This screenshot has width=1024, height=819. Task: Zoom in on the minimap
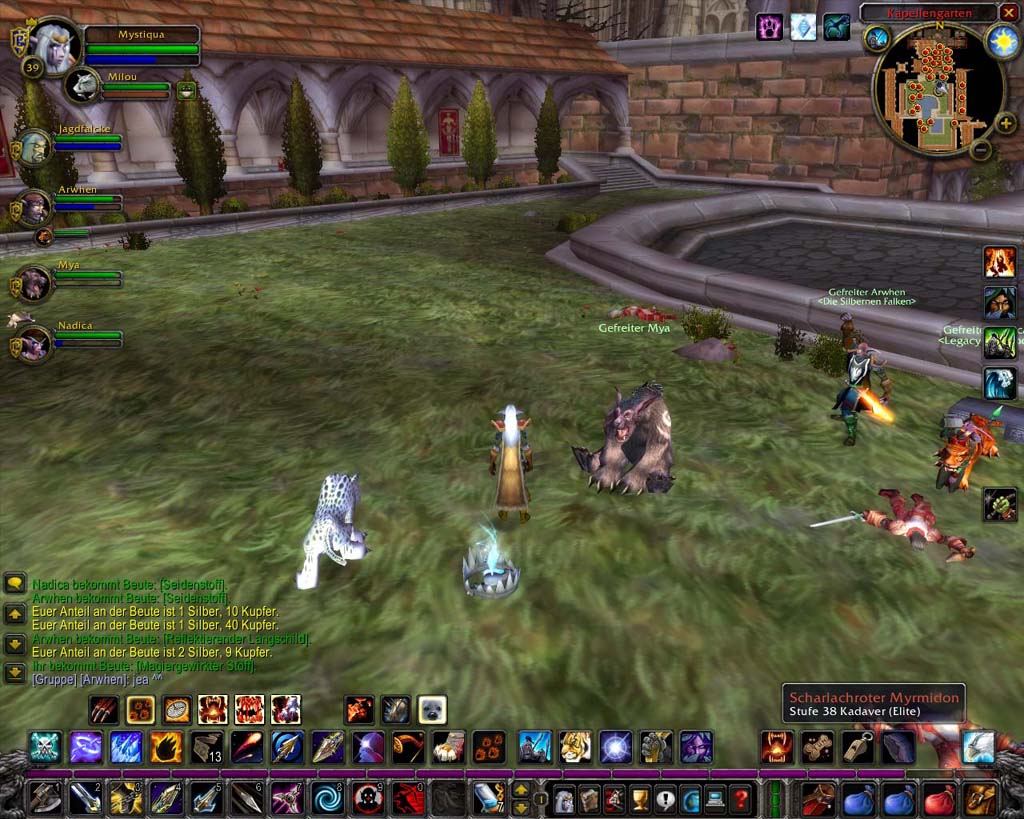pos(1005,123)
